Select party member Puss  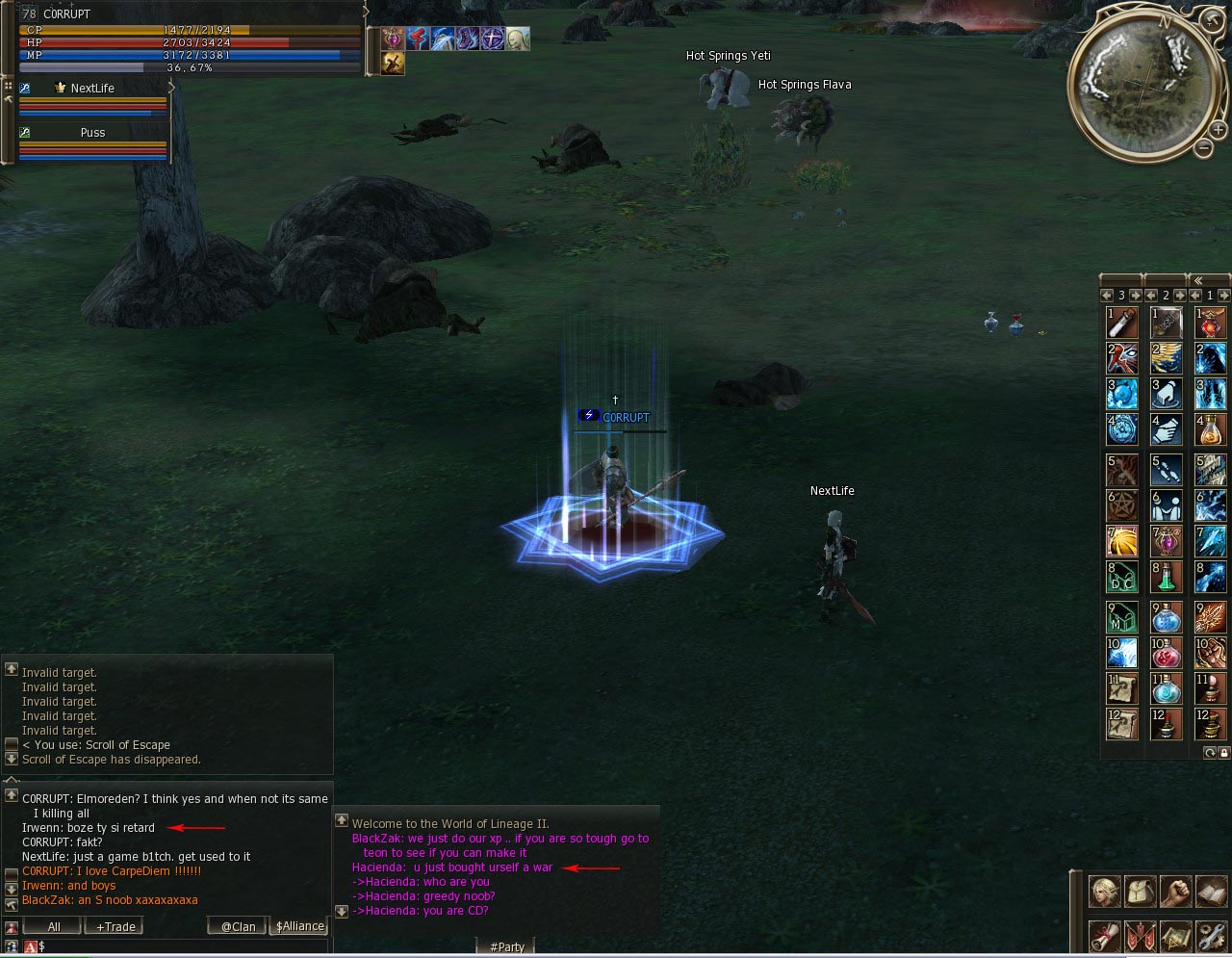(92, 133)
